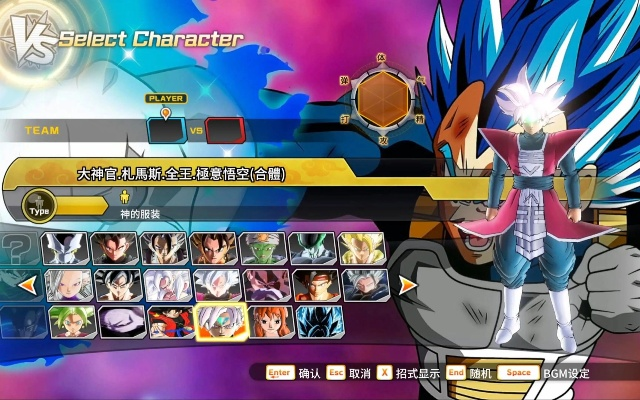Choose the green-haired Kefla portrait

point(69,321)
